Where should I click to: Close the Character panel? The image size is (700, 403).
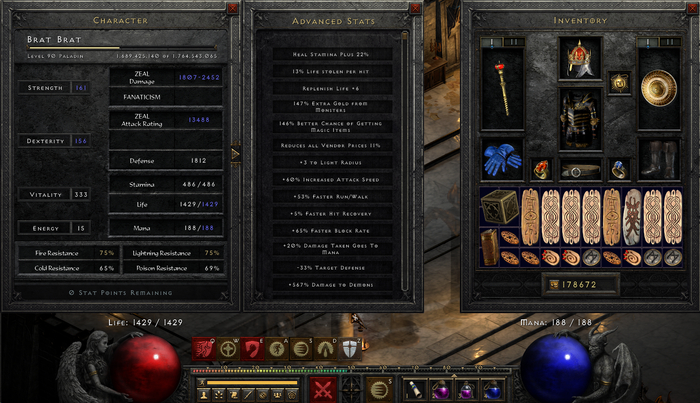[x=232, y=8]
